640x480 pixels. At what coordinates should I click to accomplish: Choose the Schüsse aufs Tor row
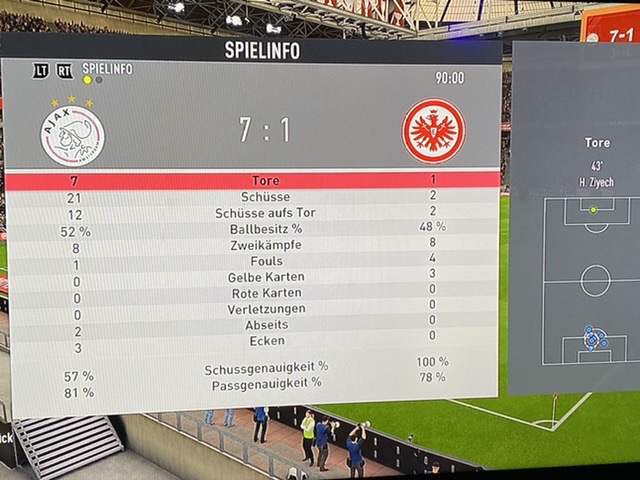(x=252, y=213)
